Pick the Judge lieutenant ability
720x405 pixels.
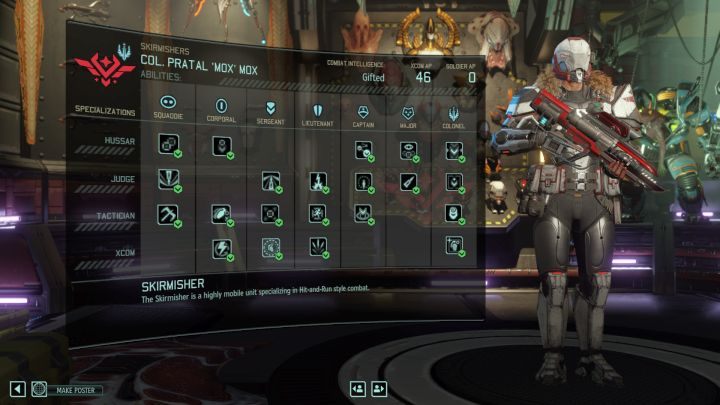coord(317,181)
